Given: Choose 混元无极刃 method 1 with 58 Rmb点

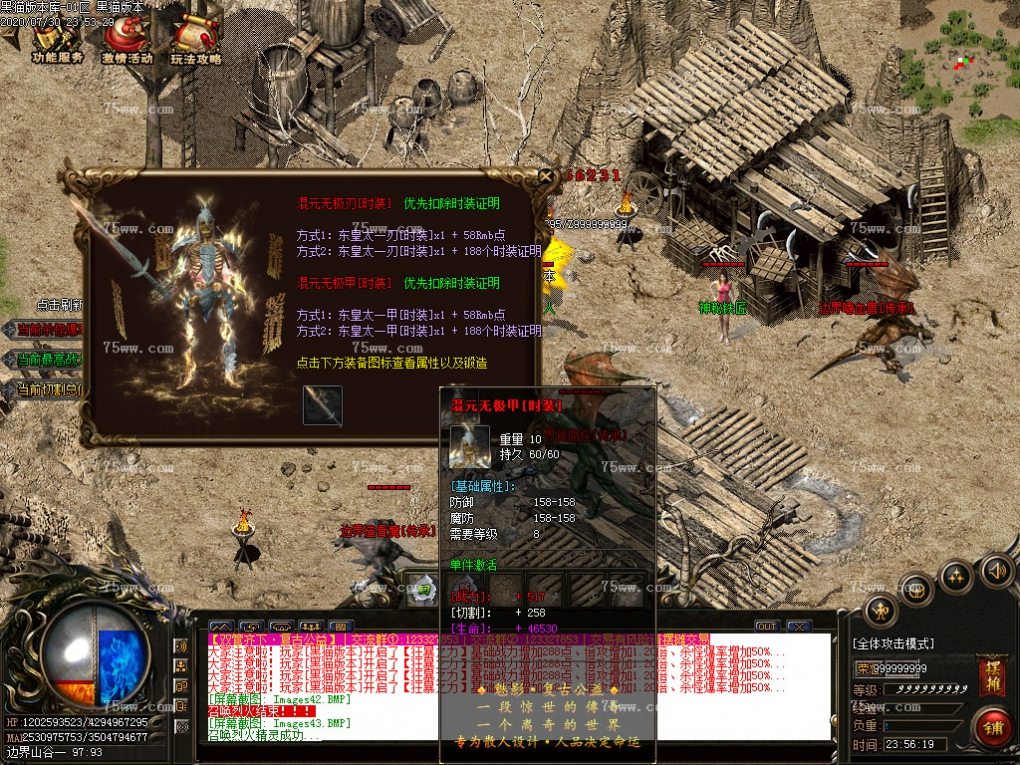Looking at the screenshot, I should coord(400,234).
